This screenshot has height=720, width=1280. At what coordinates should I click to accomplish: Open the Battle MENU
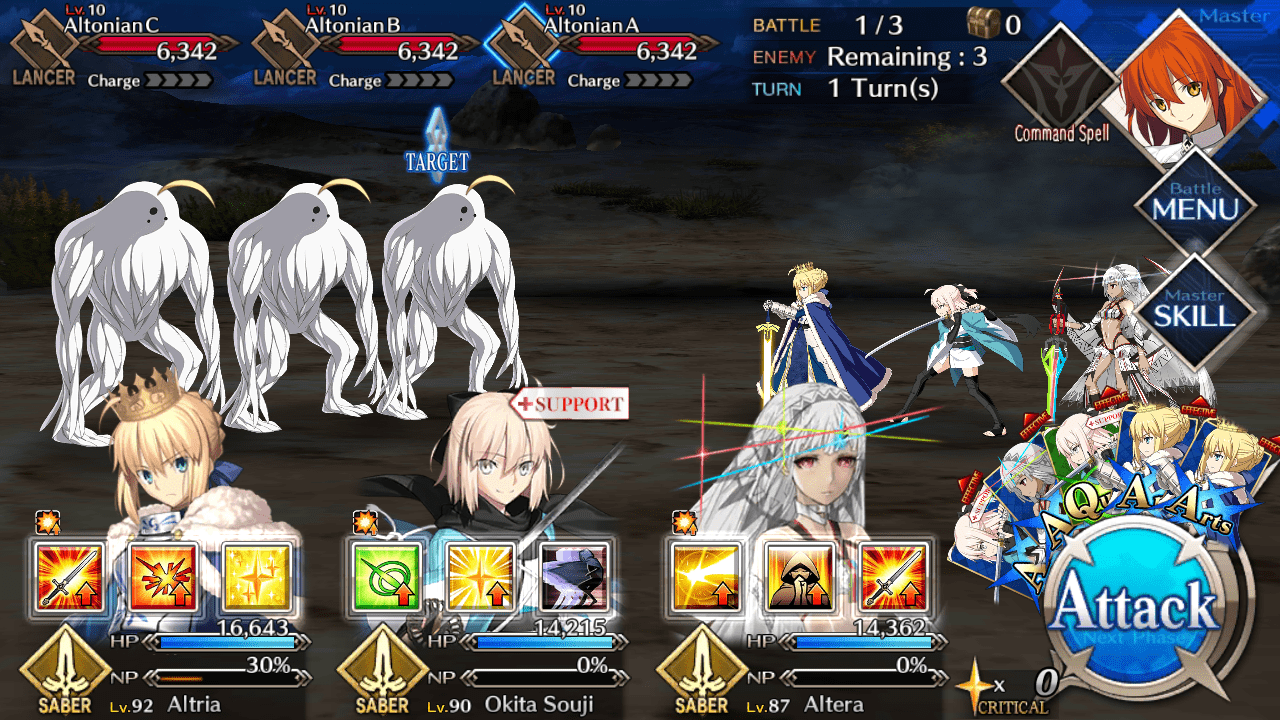tap(1194, 203)
